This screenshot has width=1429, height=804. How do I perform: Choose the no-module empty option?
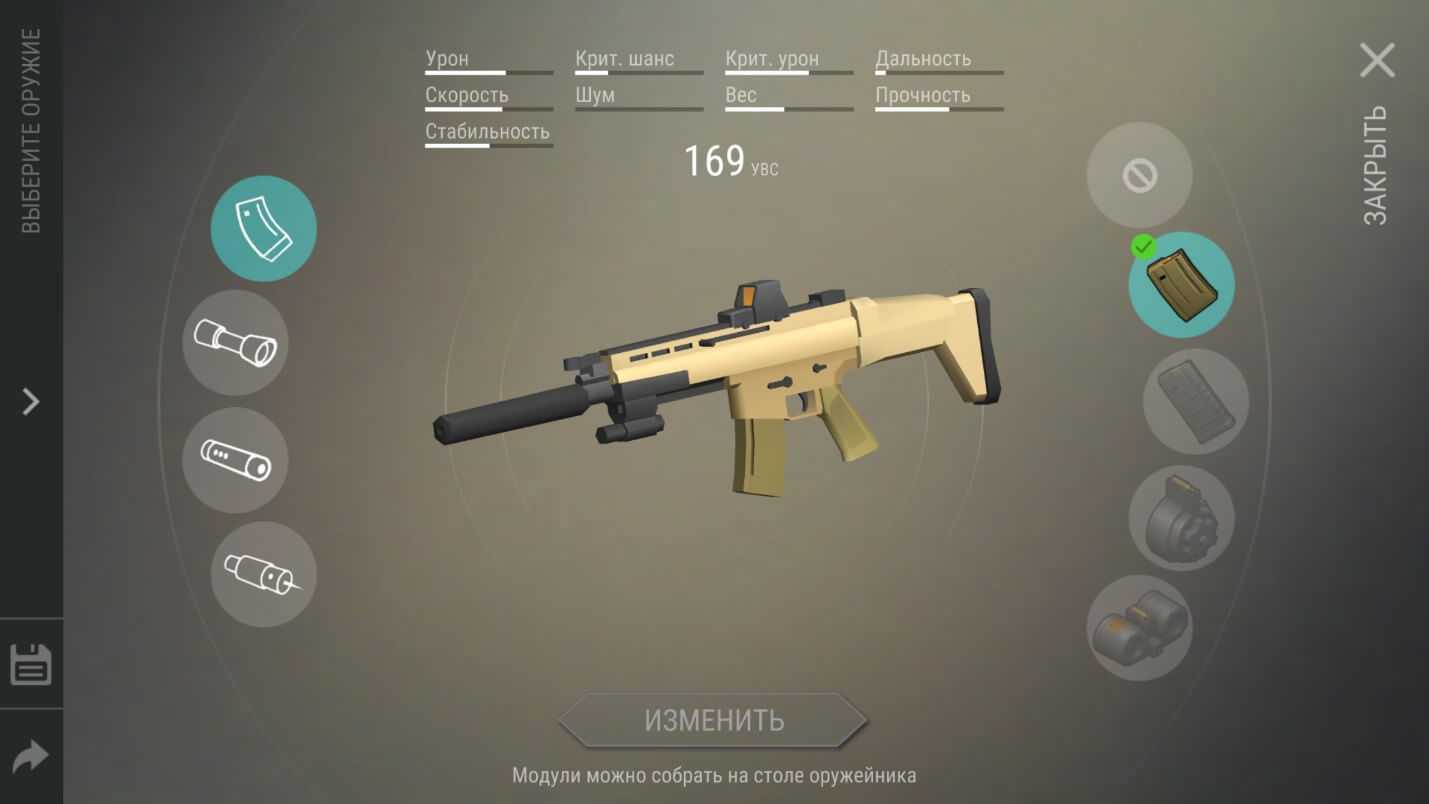(1139, 175)
